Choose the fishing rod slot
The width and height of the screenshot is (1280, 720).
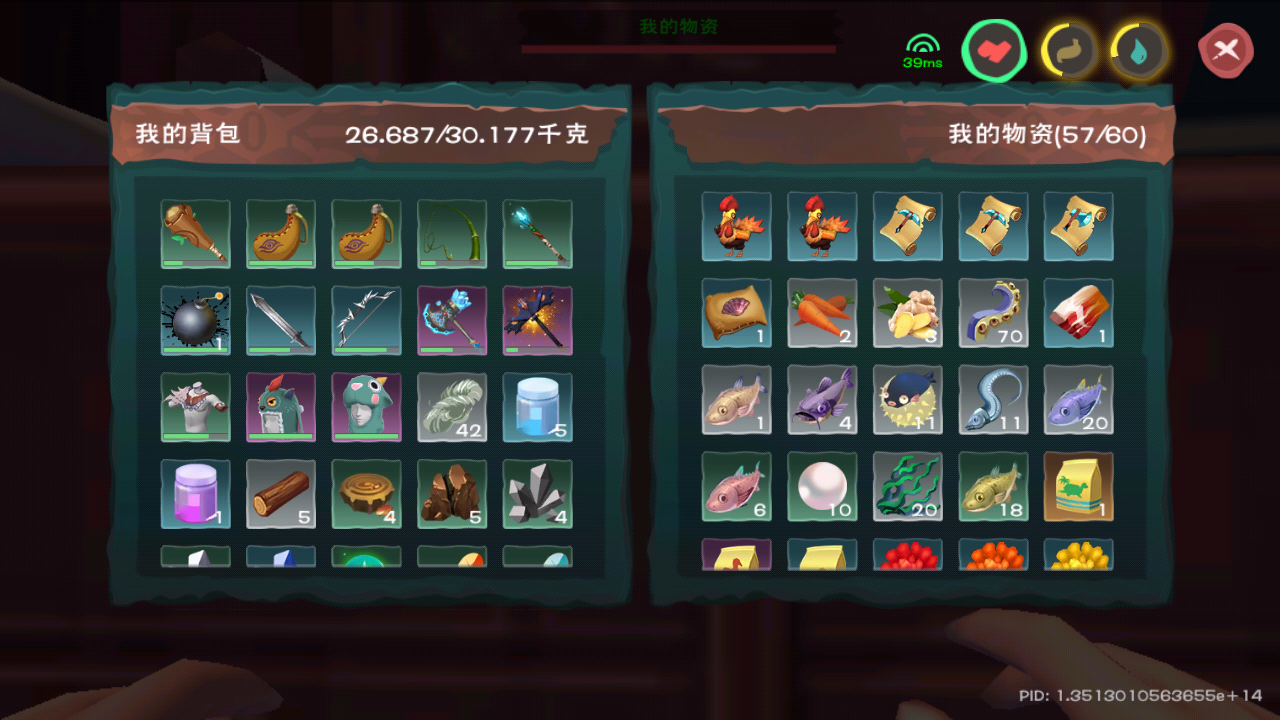coord(452,234)
